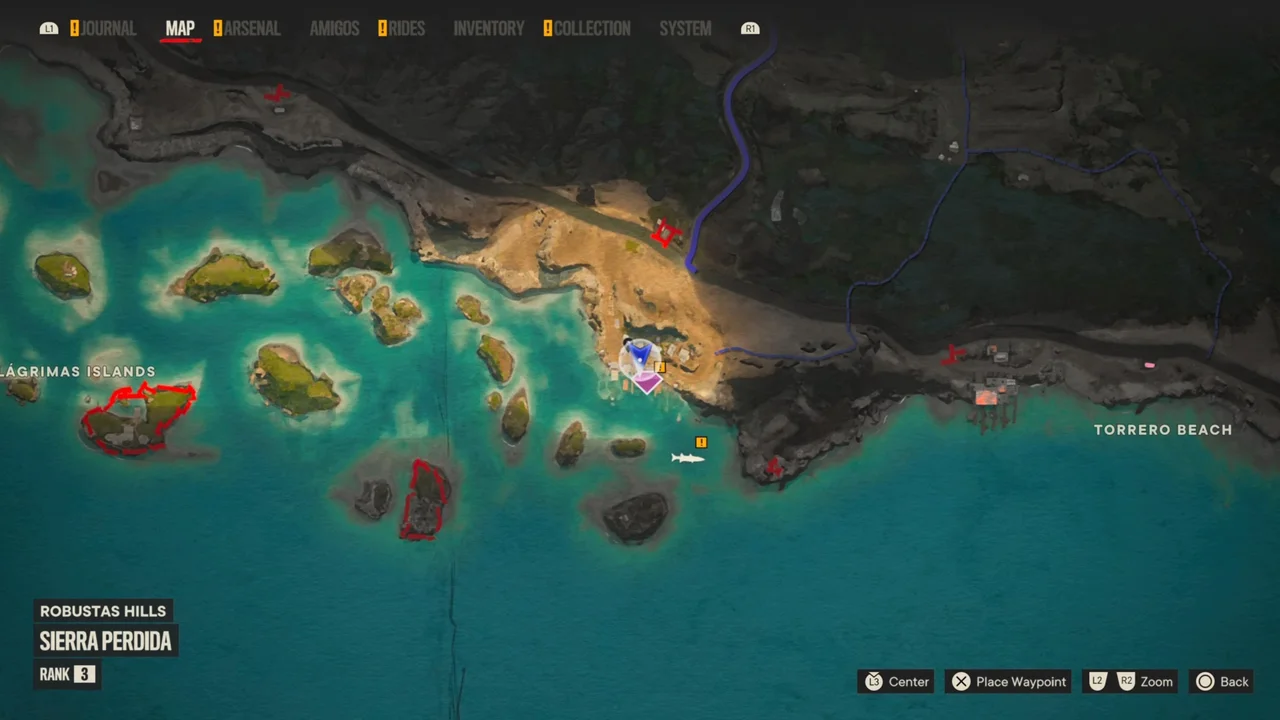Click the L1 shoulder button icon left of Journal
The image size is (1280, 720).
48,28
